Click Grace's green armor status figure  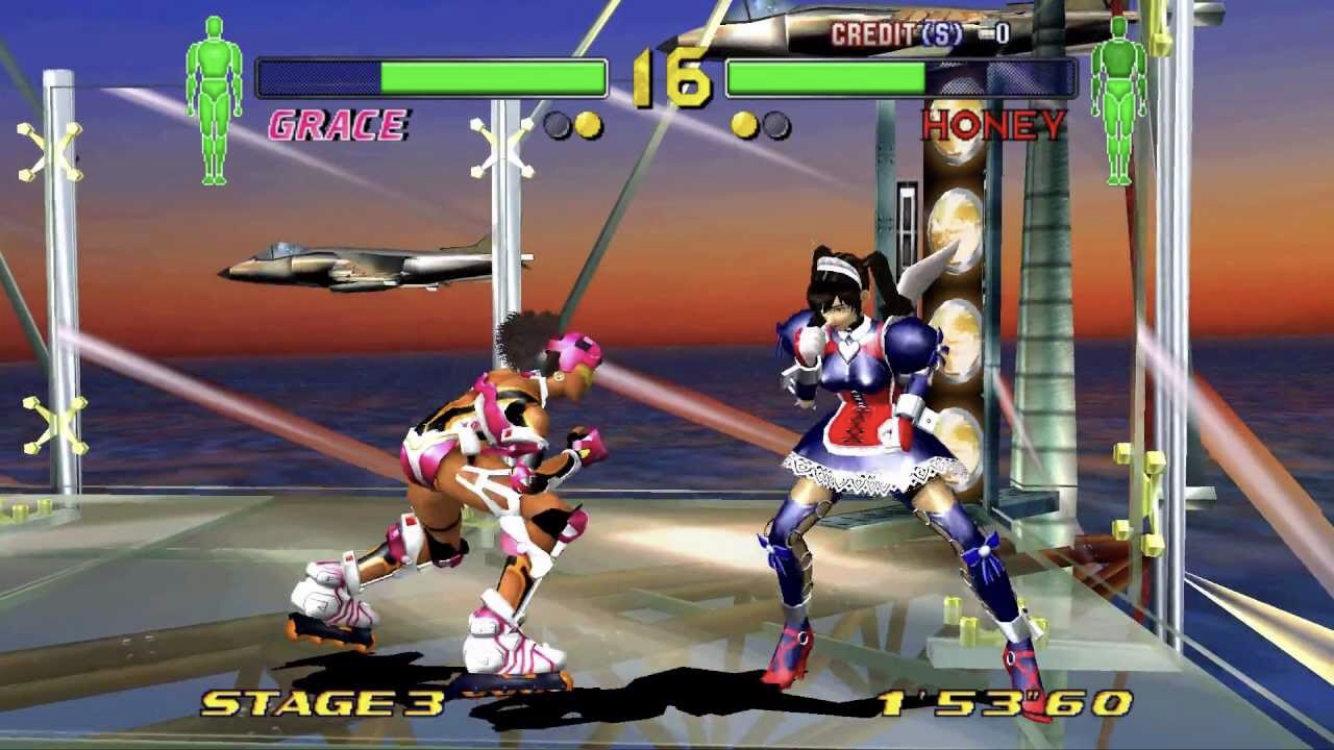point(214,99)
